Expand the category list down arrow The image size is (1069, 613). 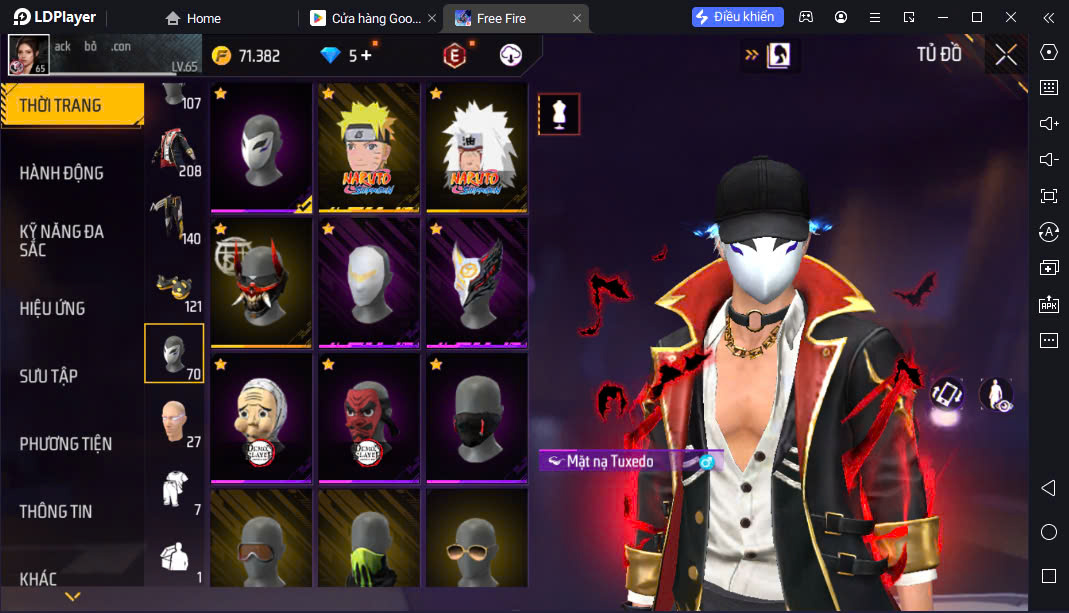(x=72, y=597)
